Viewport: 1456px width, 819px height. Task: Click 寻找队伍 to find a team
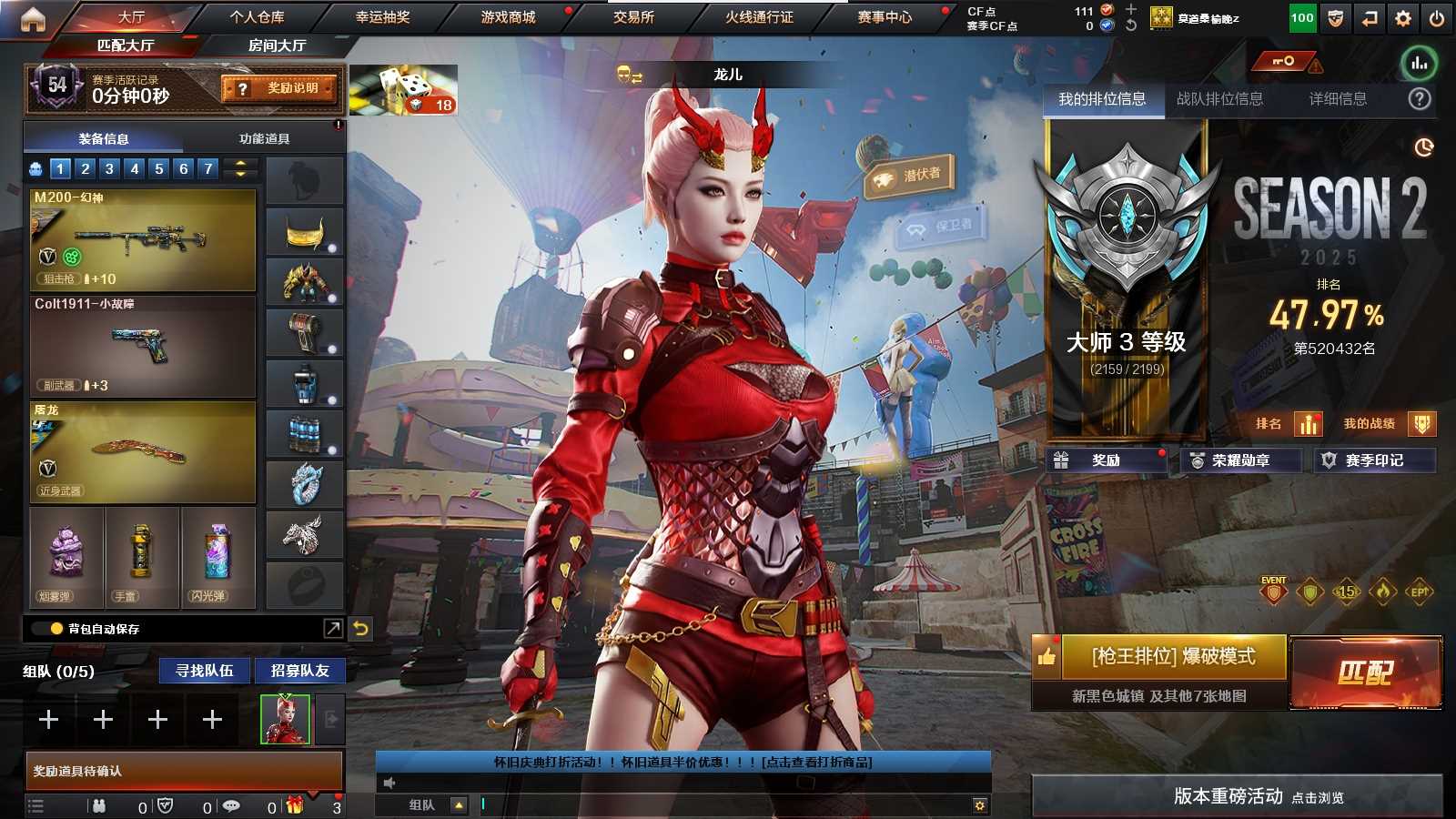[x=205, y=671]
